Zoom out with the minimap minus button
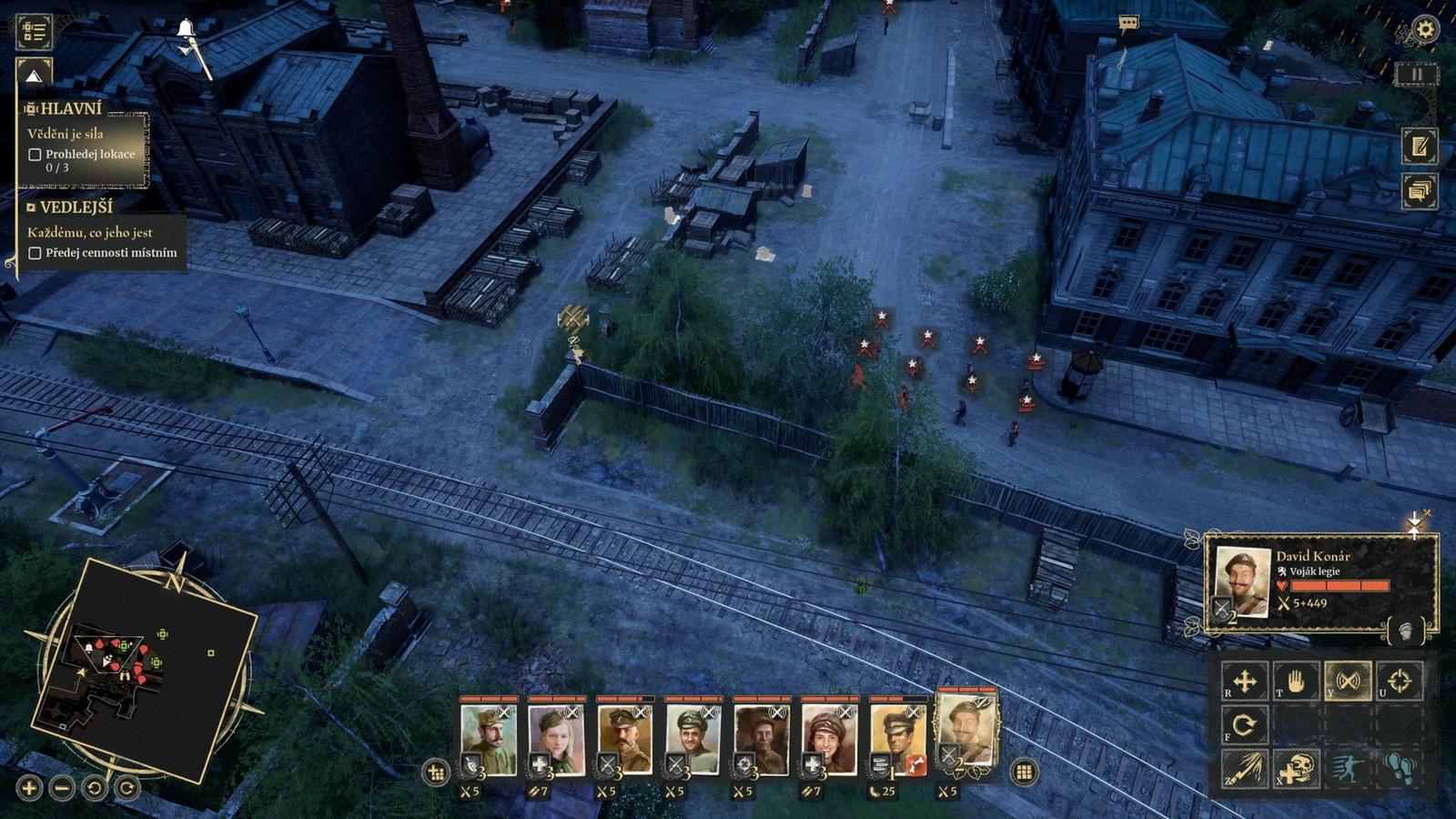The image size is (1456, 819). click(x=62, y=788)
